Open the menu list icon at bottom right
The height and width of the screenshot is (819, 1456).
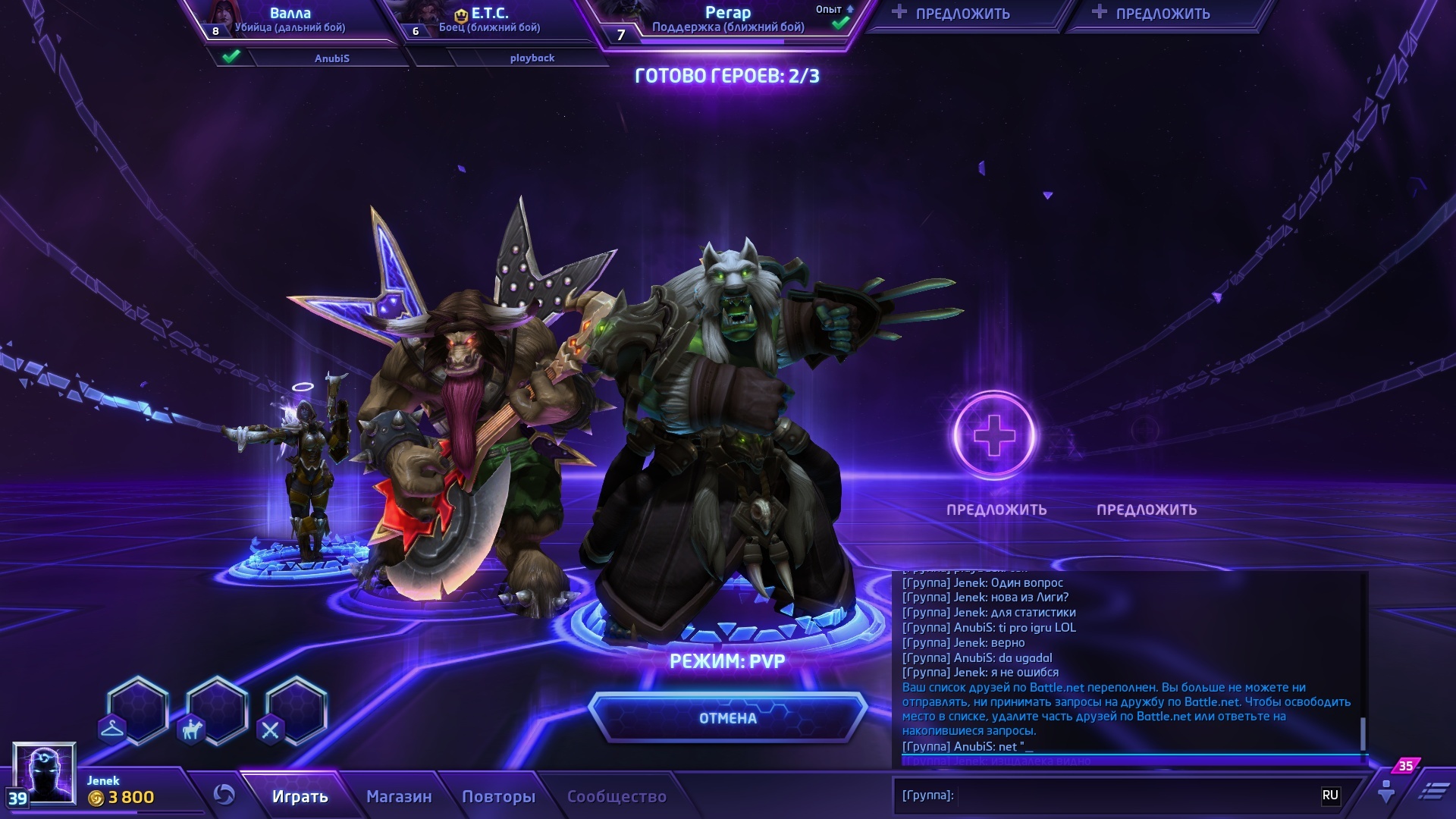(1432, 791)
